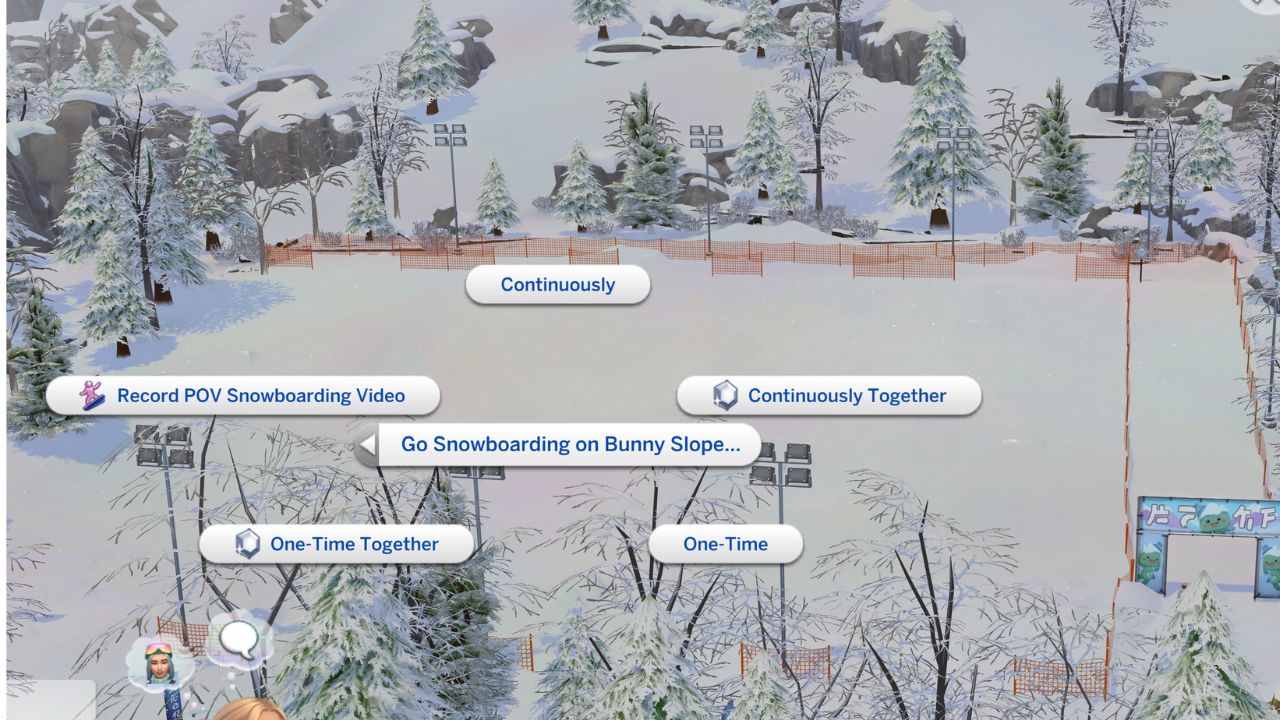The width and height of the screenshot is (1280, 720).
Task: Choose the One-Time option
Action: tap(724, 544)
